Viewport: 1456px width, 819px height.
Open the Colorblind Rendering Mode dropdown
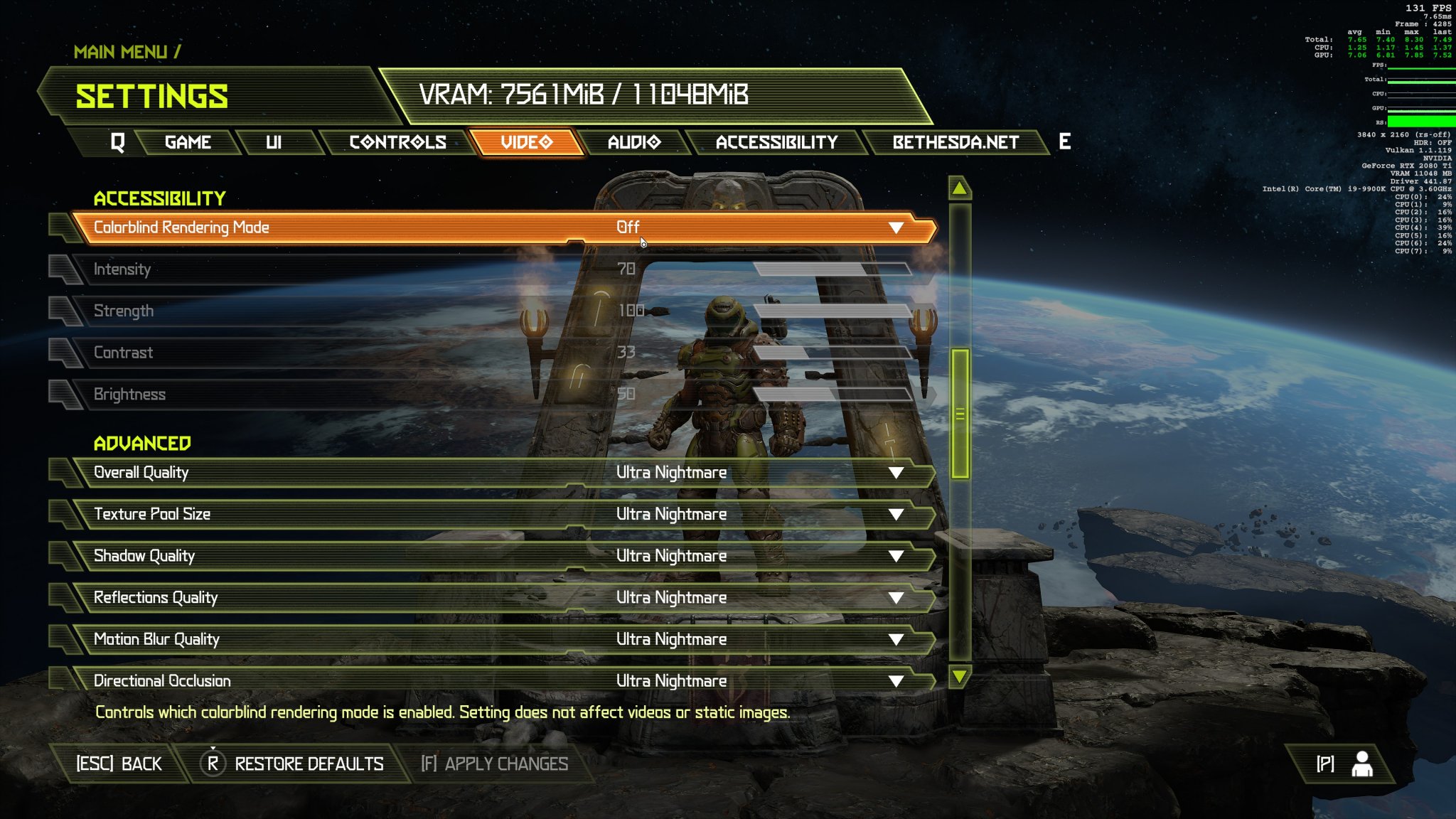tap(894, 227)
